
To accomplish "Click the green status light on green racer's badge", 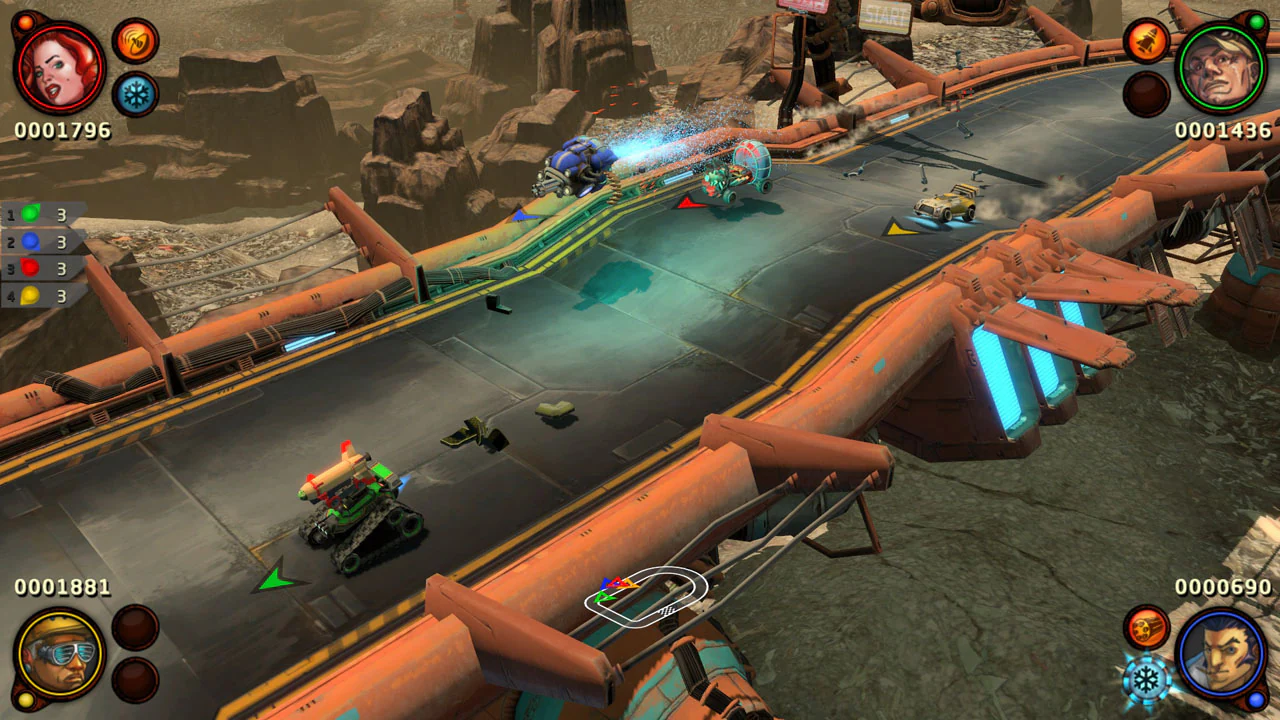I will click(1257, 21).
